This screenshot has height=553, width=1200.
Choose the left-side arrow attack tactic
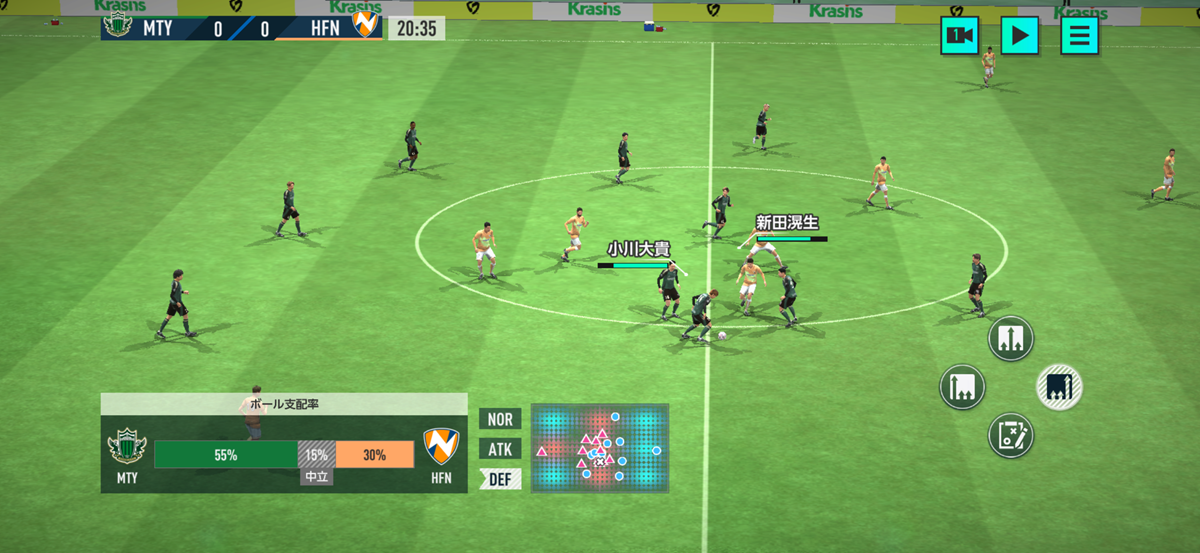pyautogui.click(x=963, y=387)
